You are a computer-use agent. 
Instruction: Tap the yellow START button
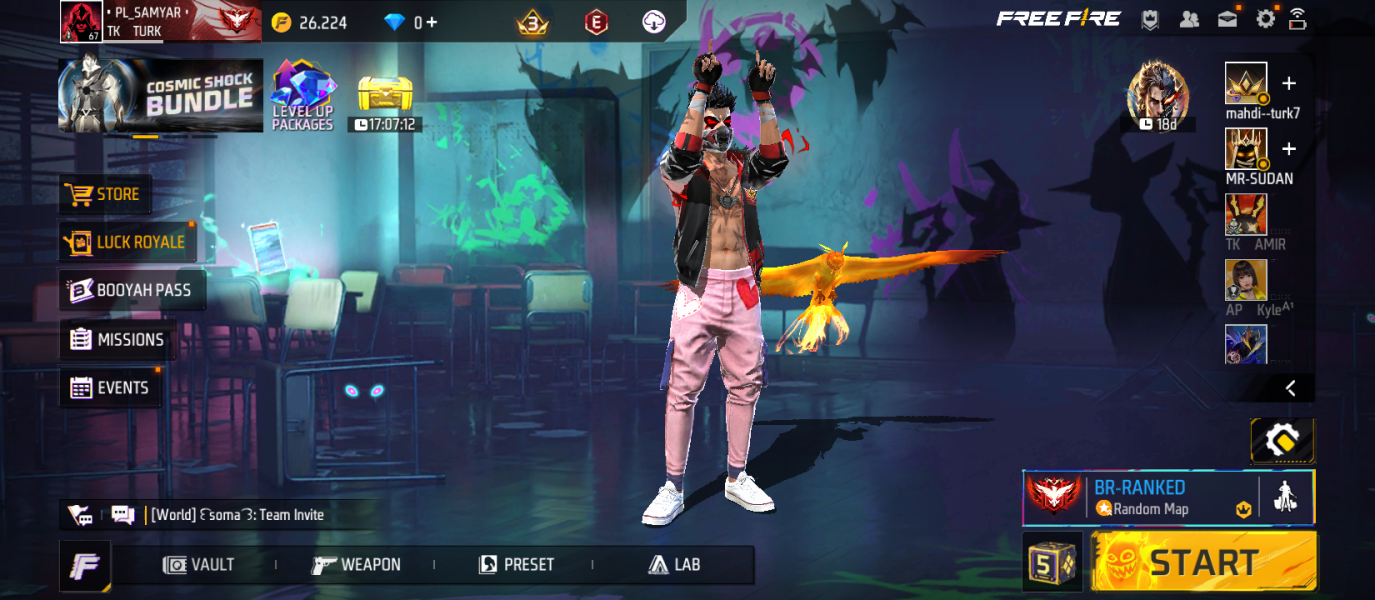(x=1203, y=562)
